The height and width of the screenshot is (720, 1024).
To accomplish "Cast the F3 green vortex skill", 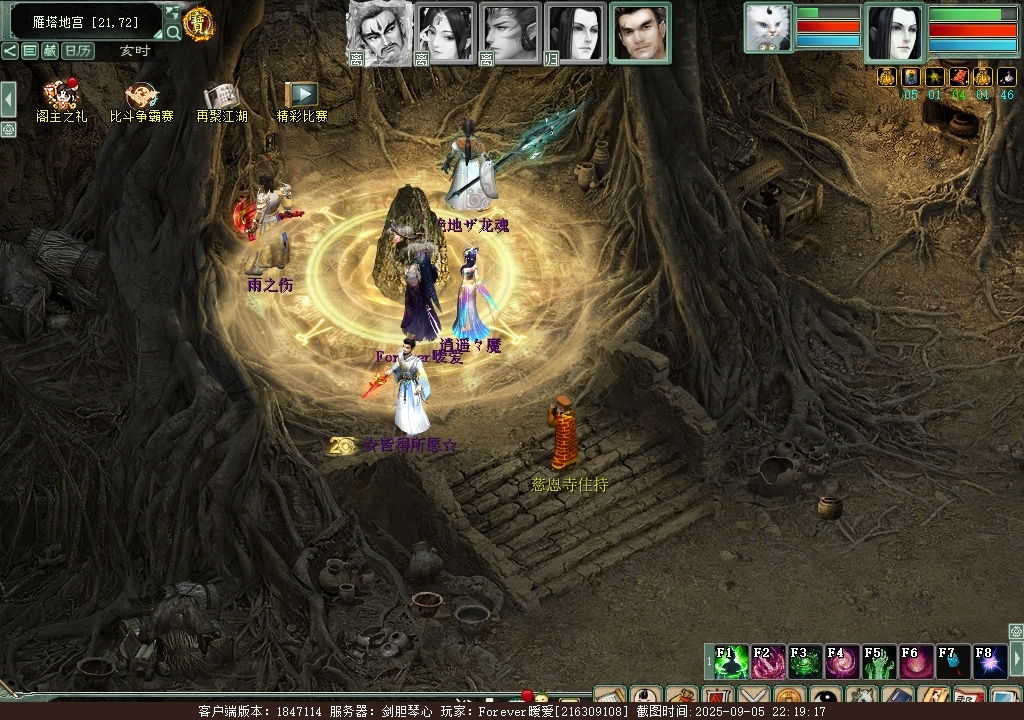I will pyautogui.click(x=805, y=662).
